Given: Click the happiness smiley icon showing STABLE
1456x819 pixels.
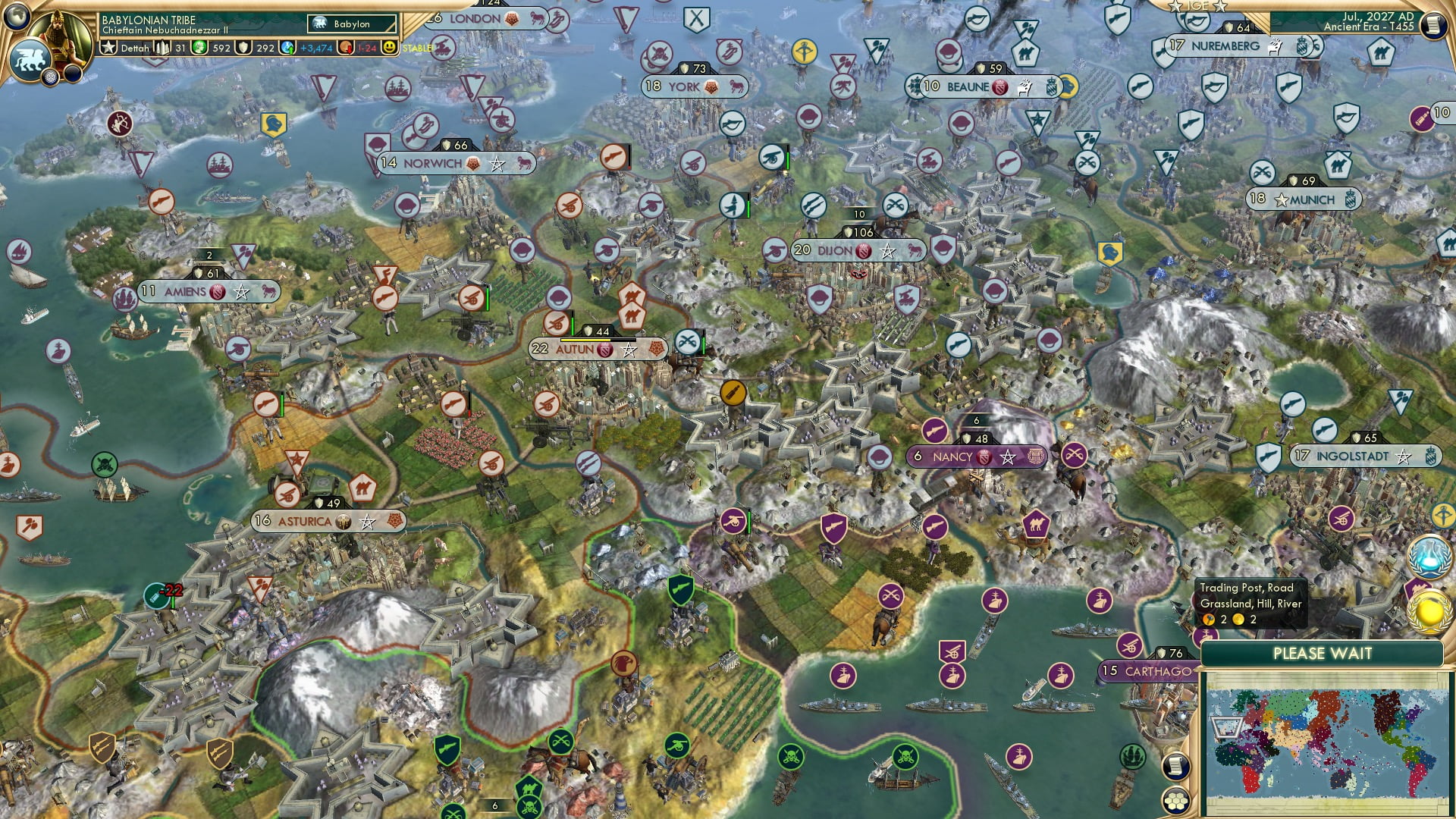Looking at the screenshot, I should 389,48.
